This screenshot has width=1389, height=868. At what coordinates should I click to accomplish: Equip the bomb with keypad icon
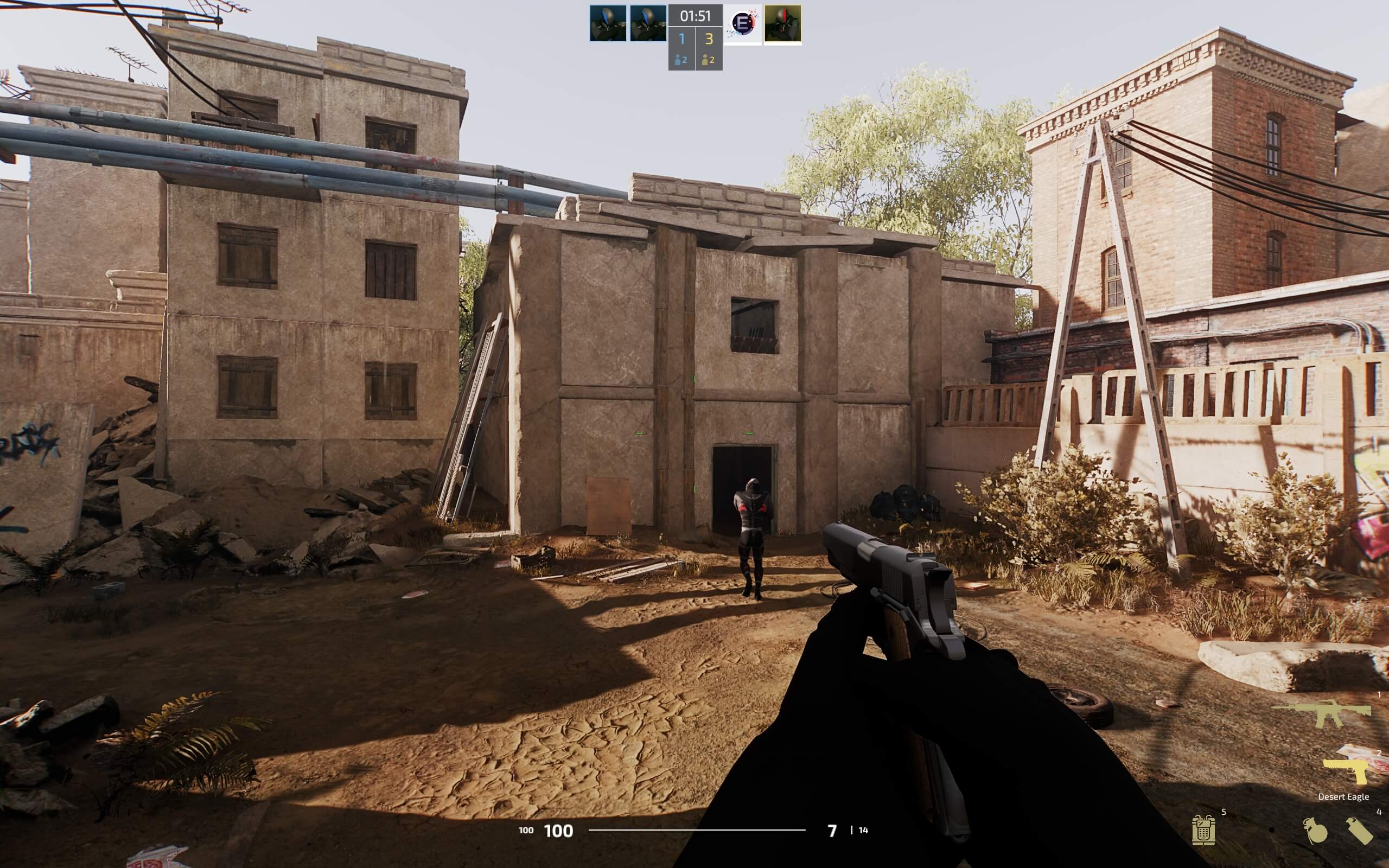[x=1202, y=829]
